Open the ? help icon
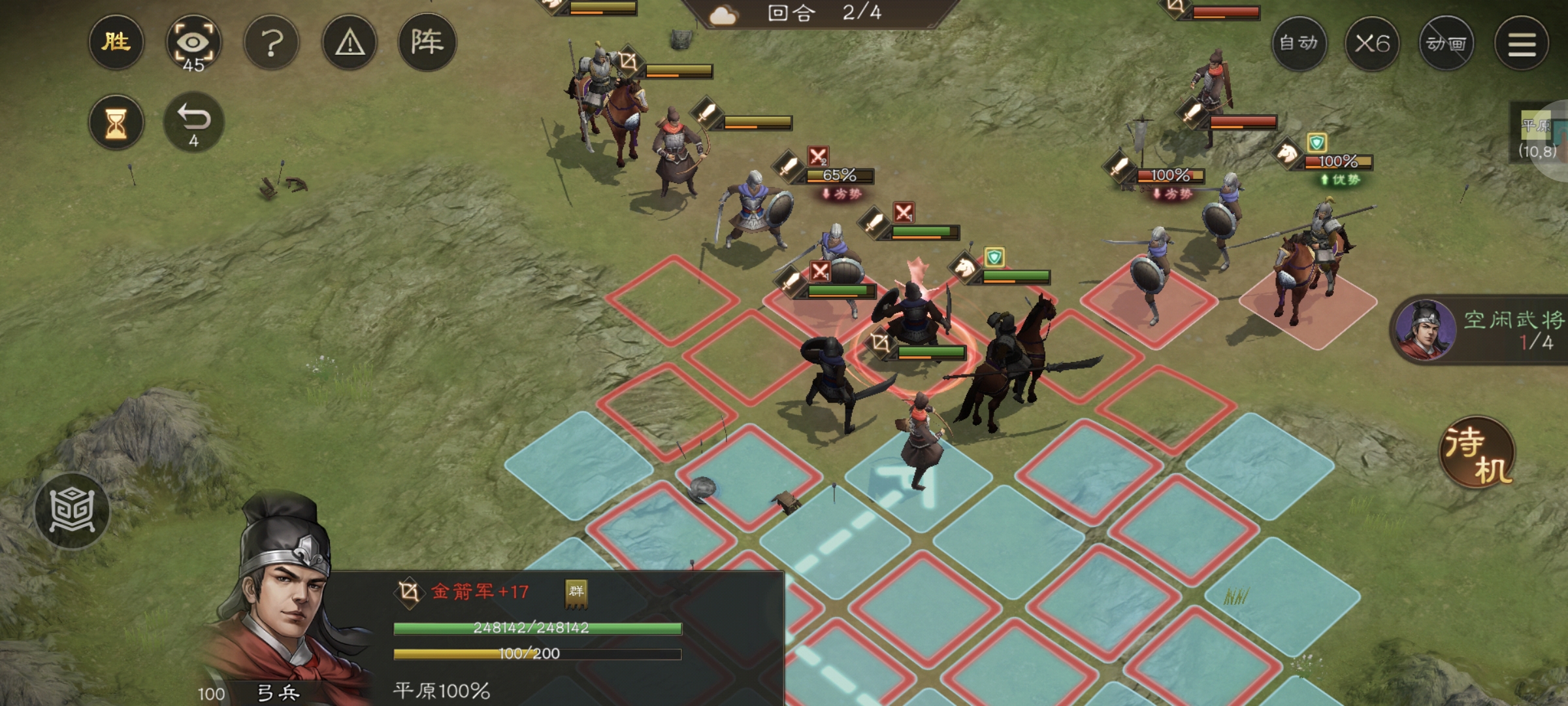Image resolution: width=1568 pixels, height=706 pixels. pos(273,42)
